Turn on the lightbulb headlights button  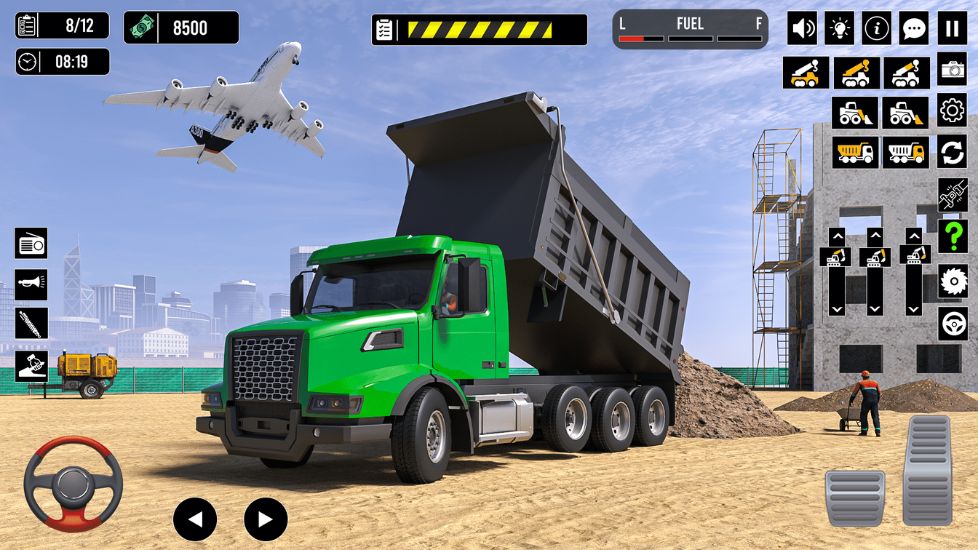click(x=839, y=28)
